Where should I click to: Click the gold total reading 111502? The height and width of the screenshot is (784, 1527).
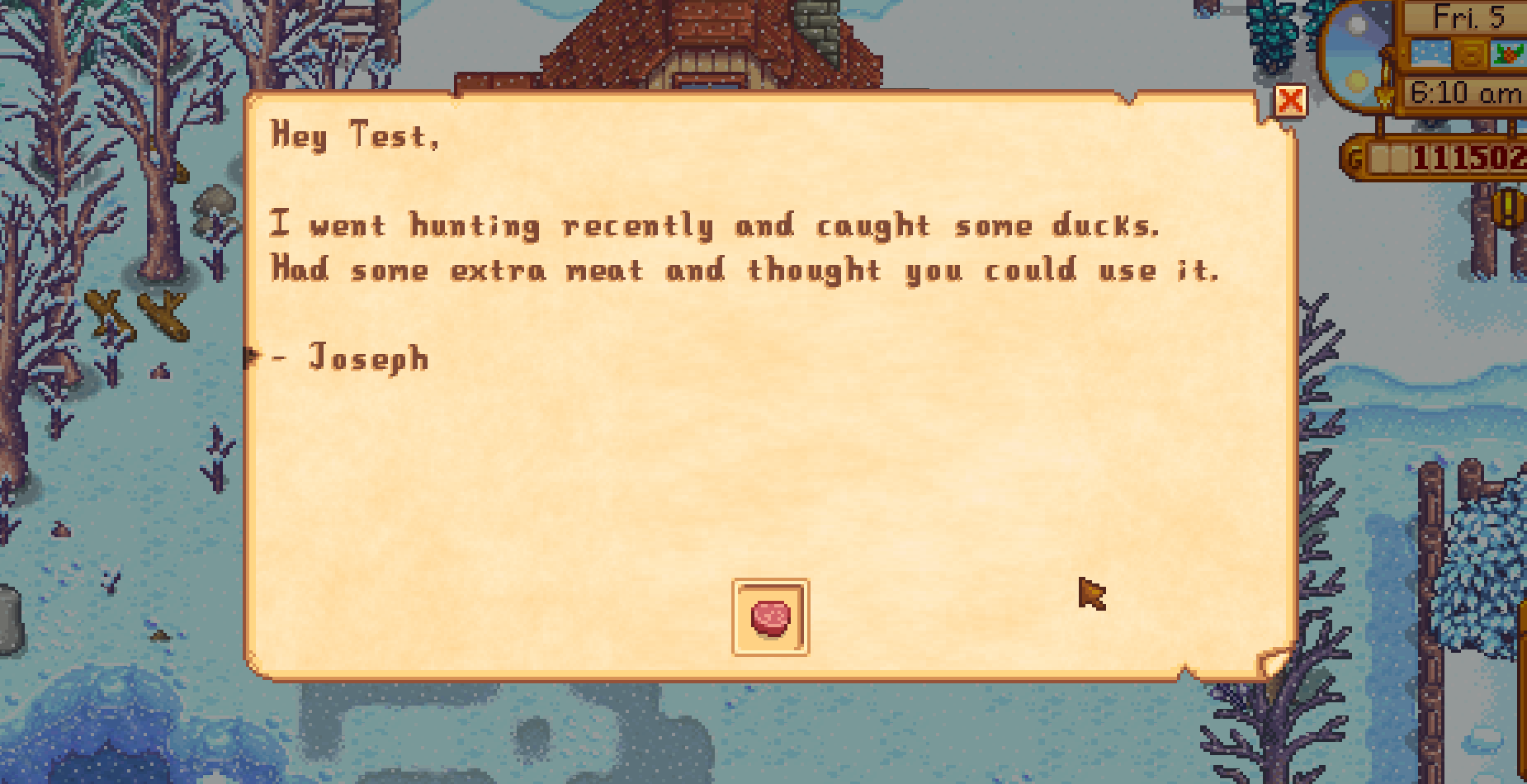coord(1469,157)
